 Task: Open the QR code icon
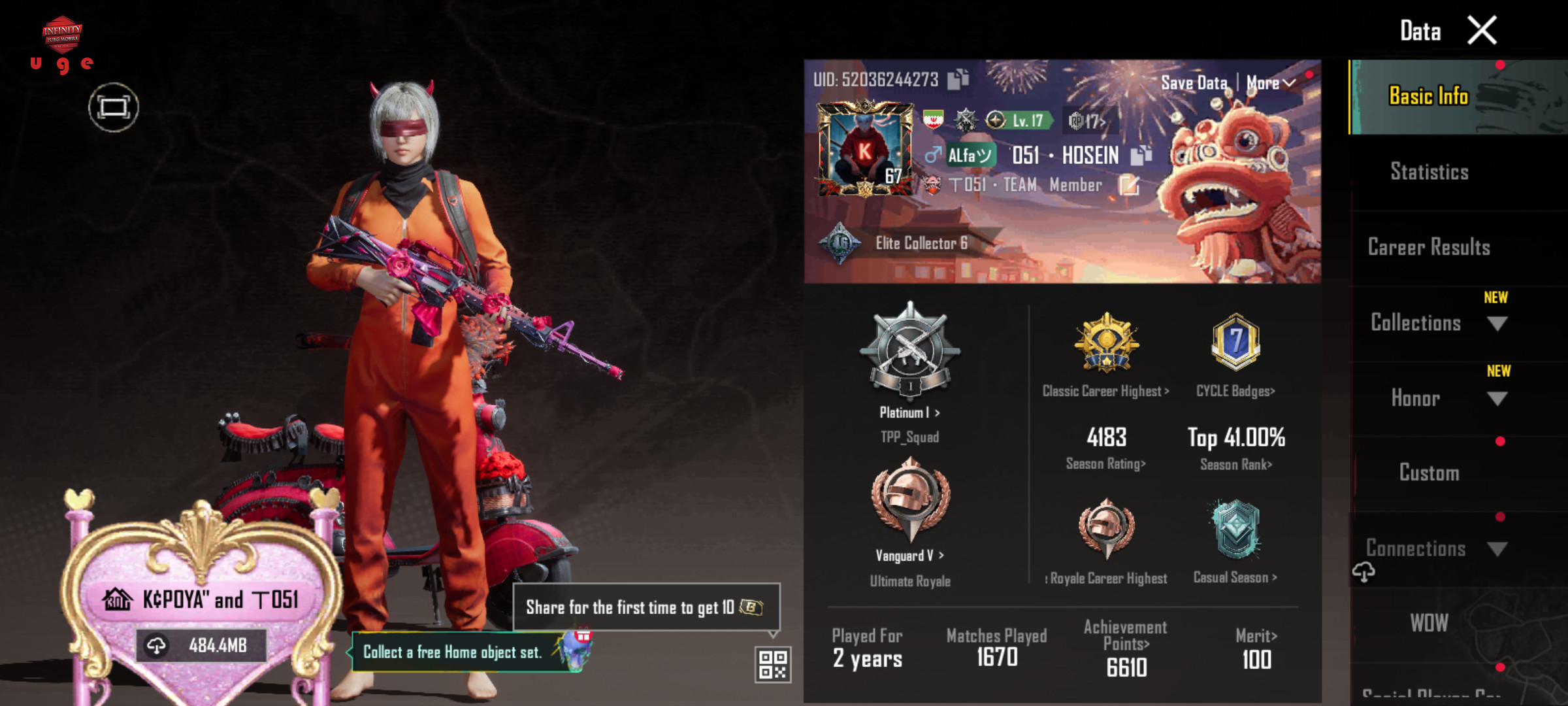coord(773,665)
